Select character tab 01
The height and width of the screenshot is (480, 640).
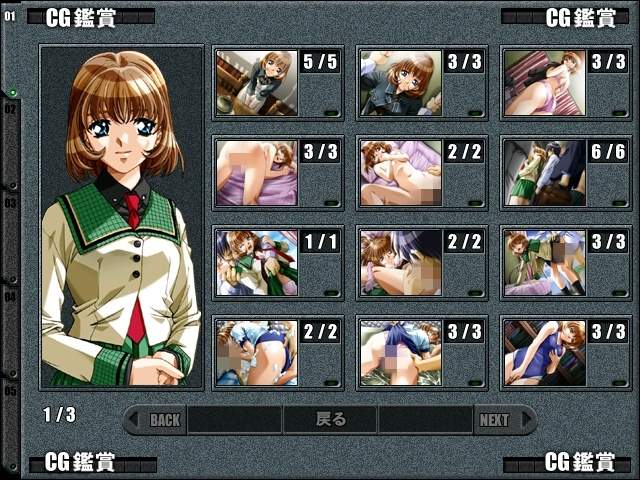click(11, 17)
